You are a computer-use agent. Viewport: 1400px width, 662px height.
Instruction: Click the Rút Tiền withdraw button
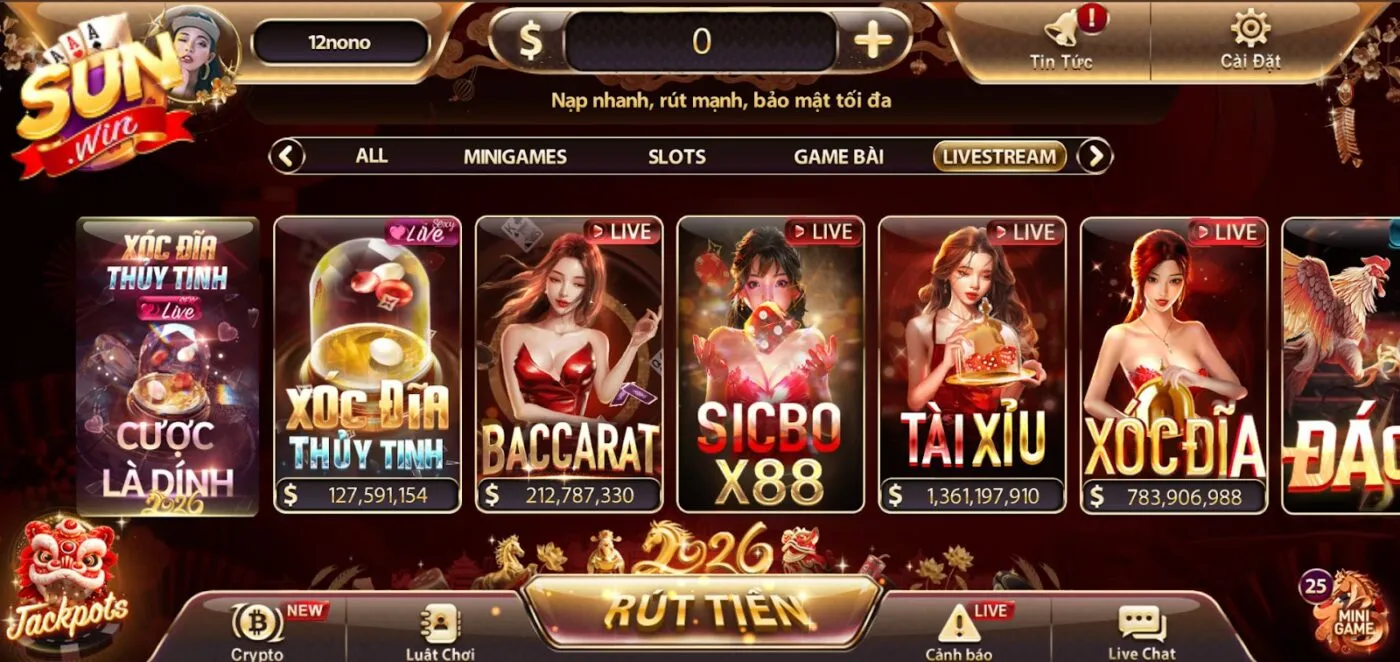coord(702,609)
